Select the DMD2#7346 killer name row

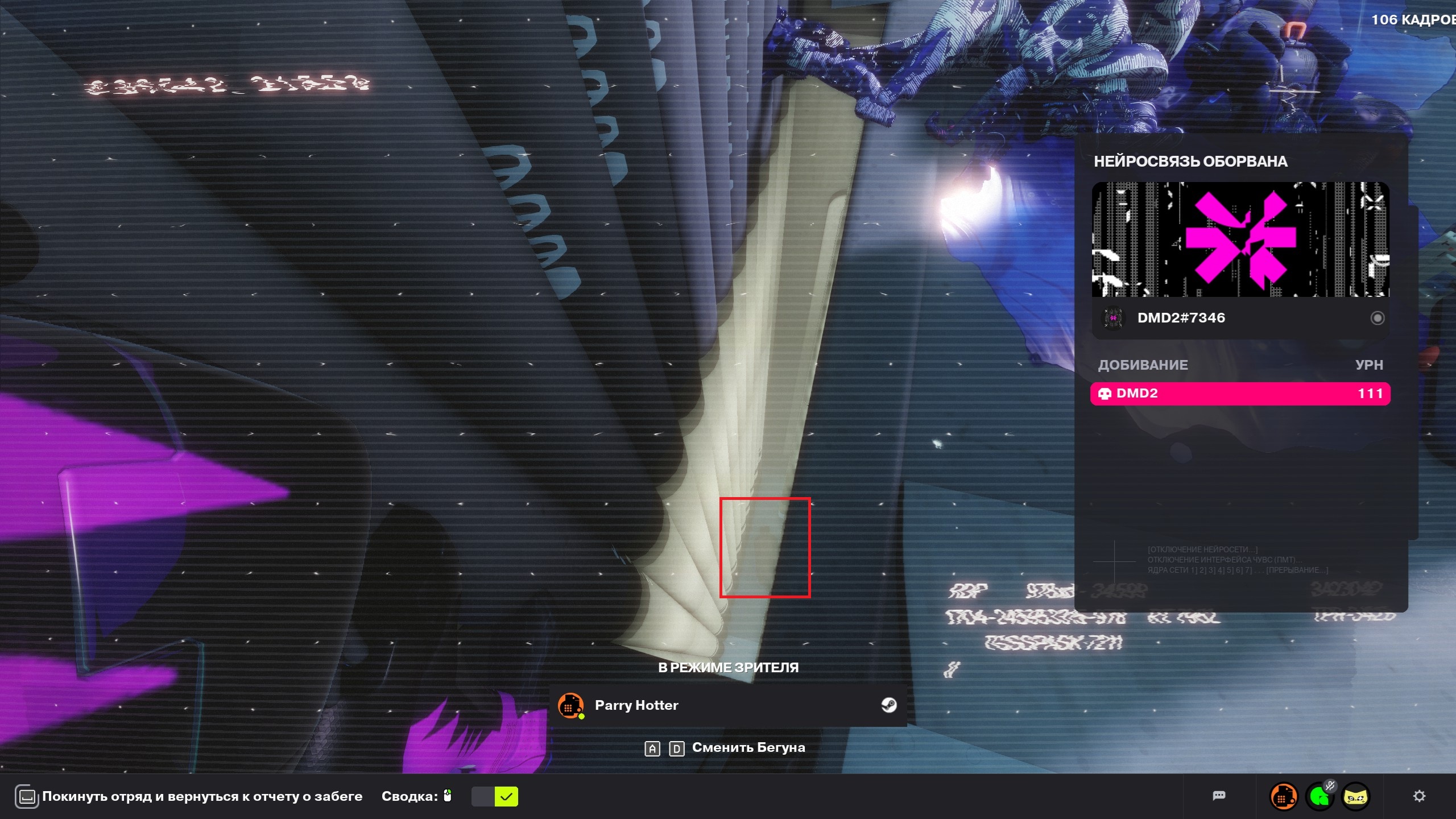[1181, 318]
